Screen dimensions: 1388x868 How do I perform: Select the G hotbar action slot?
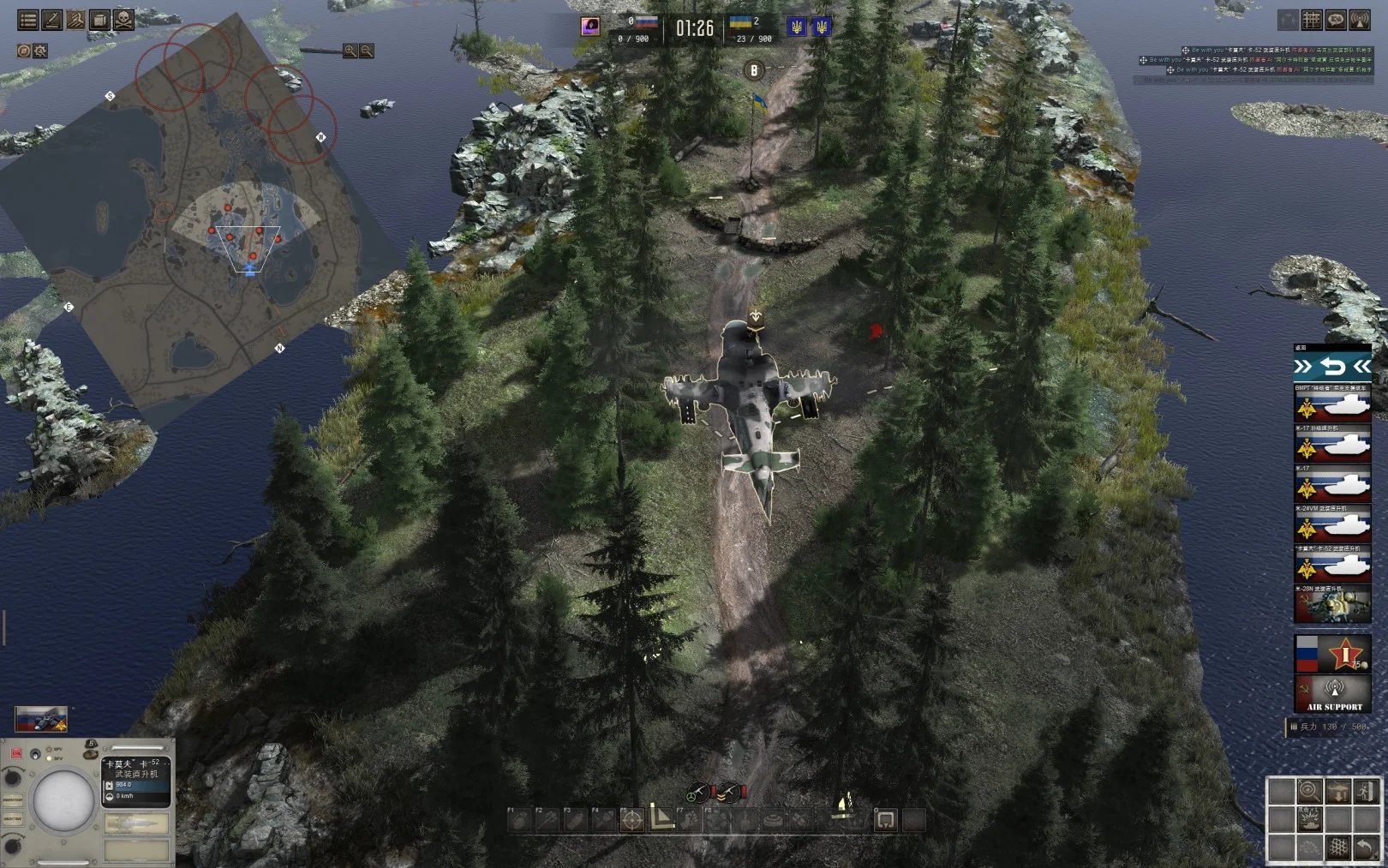pos(885,820)
